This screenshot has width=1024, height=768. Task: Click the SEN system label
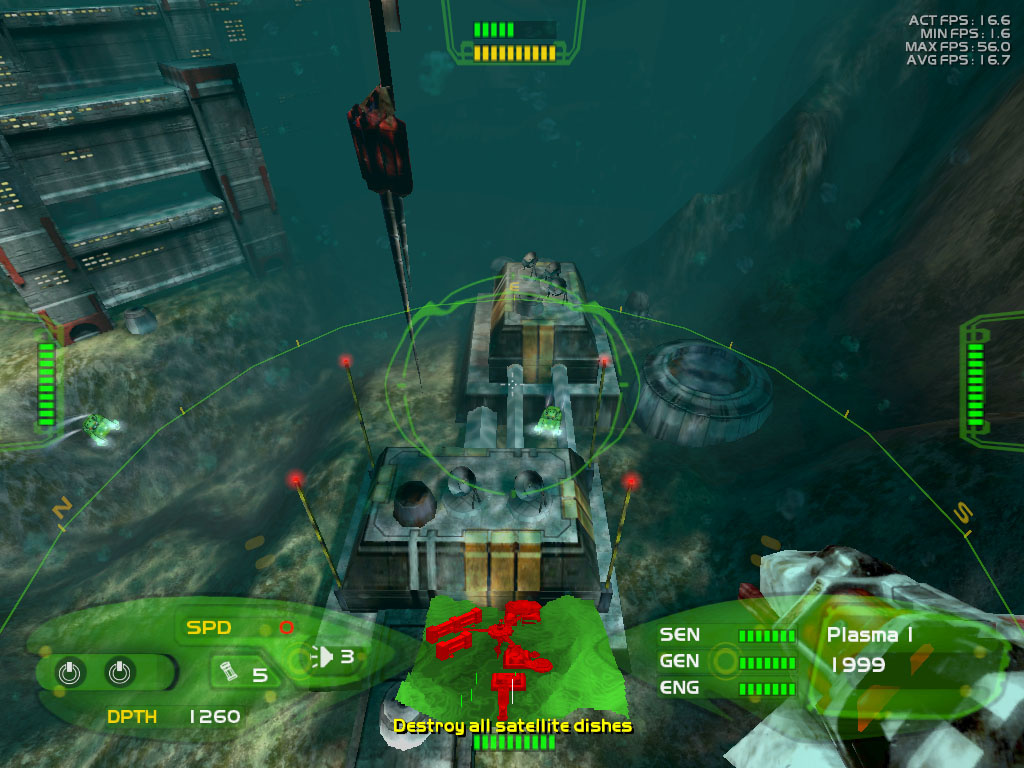point(679,634)
